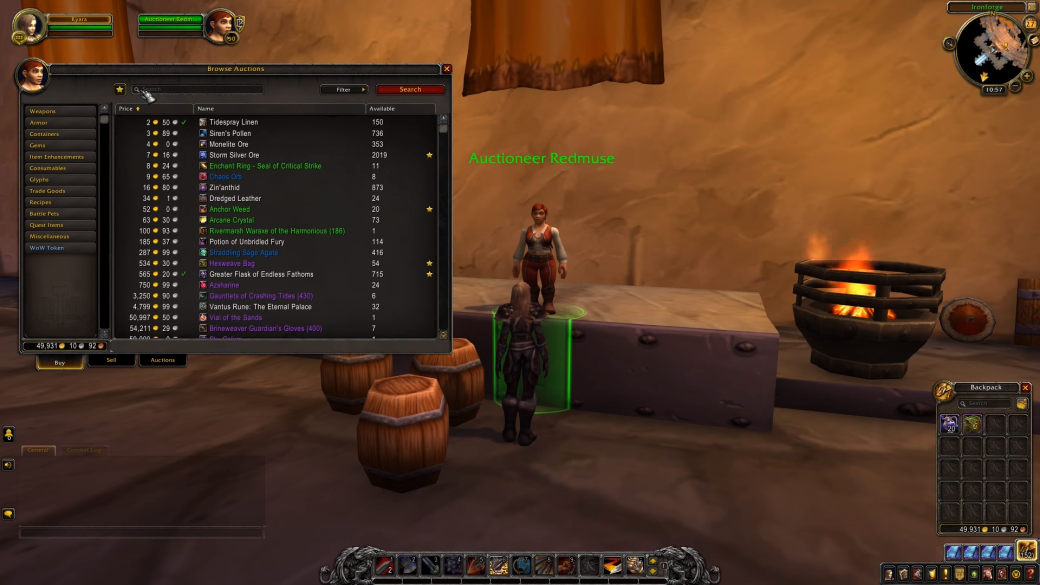This screenshot has width=1040, height=585.
Task: Open the Ironforge minimap
Action: [x=991, y=48]
